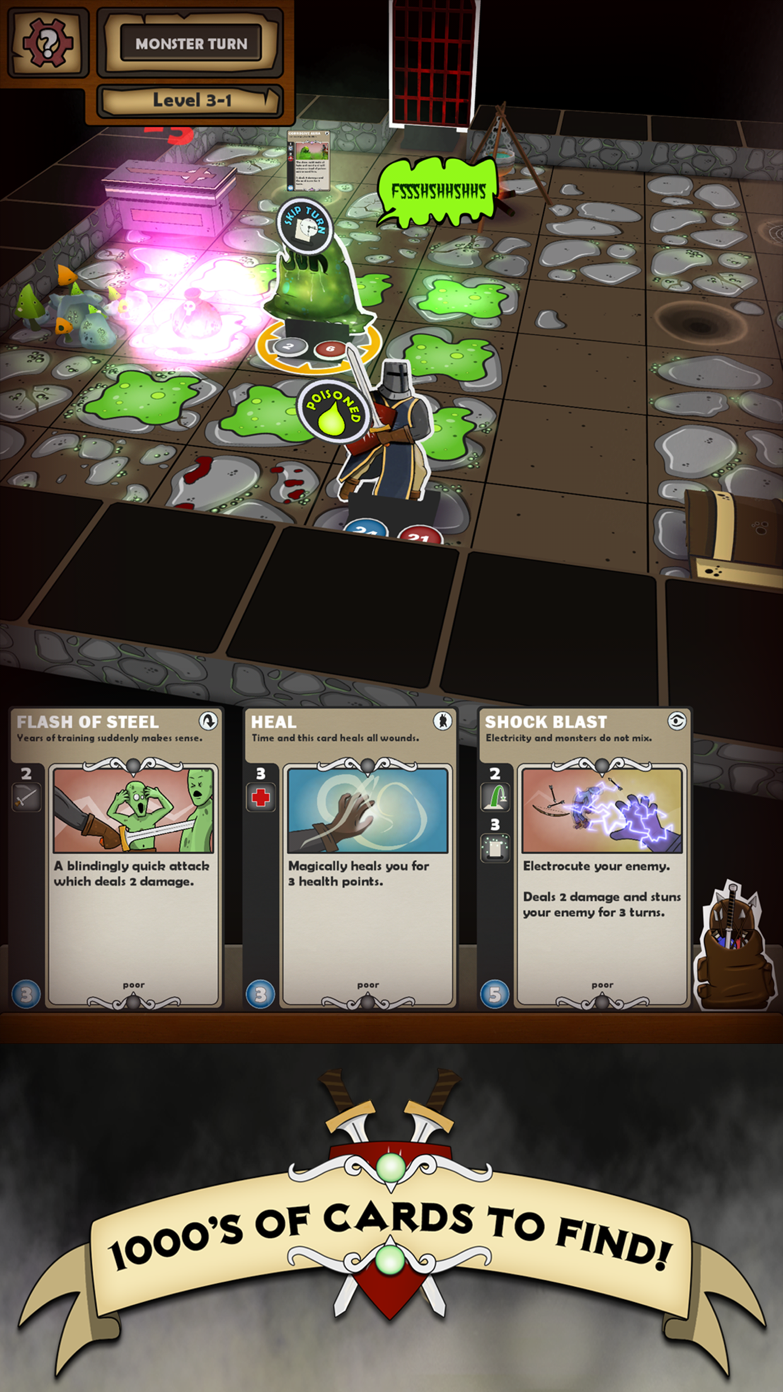Choose the Shock Blast card
Viewport: 783px width, 1392px height.
tap(584, 858)
